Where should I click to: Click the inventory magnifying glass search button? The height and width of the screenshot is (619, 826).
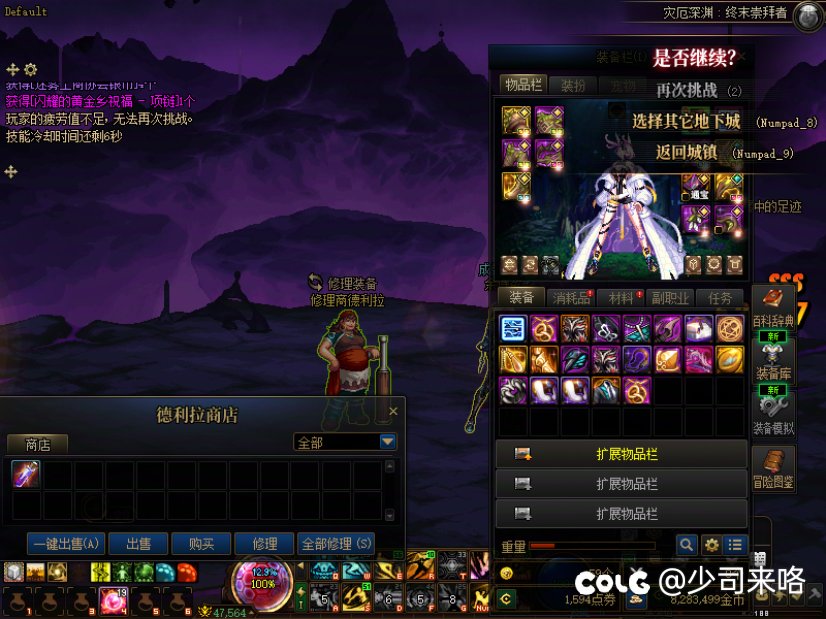686,545
